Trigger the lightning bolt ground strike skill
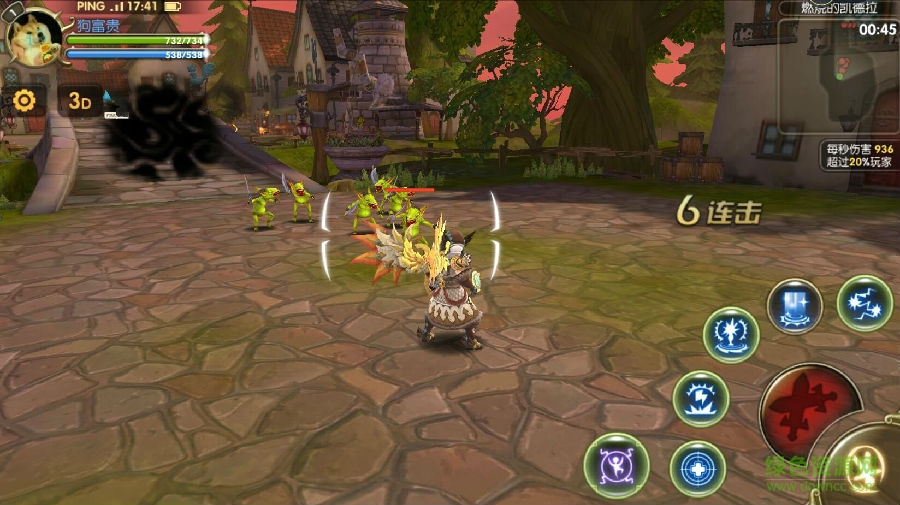The image size is (900, 505). (x=701, y=398)
